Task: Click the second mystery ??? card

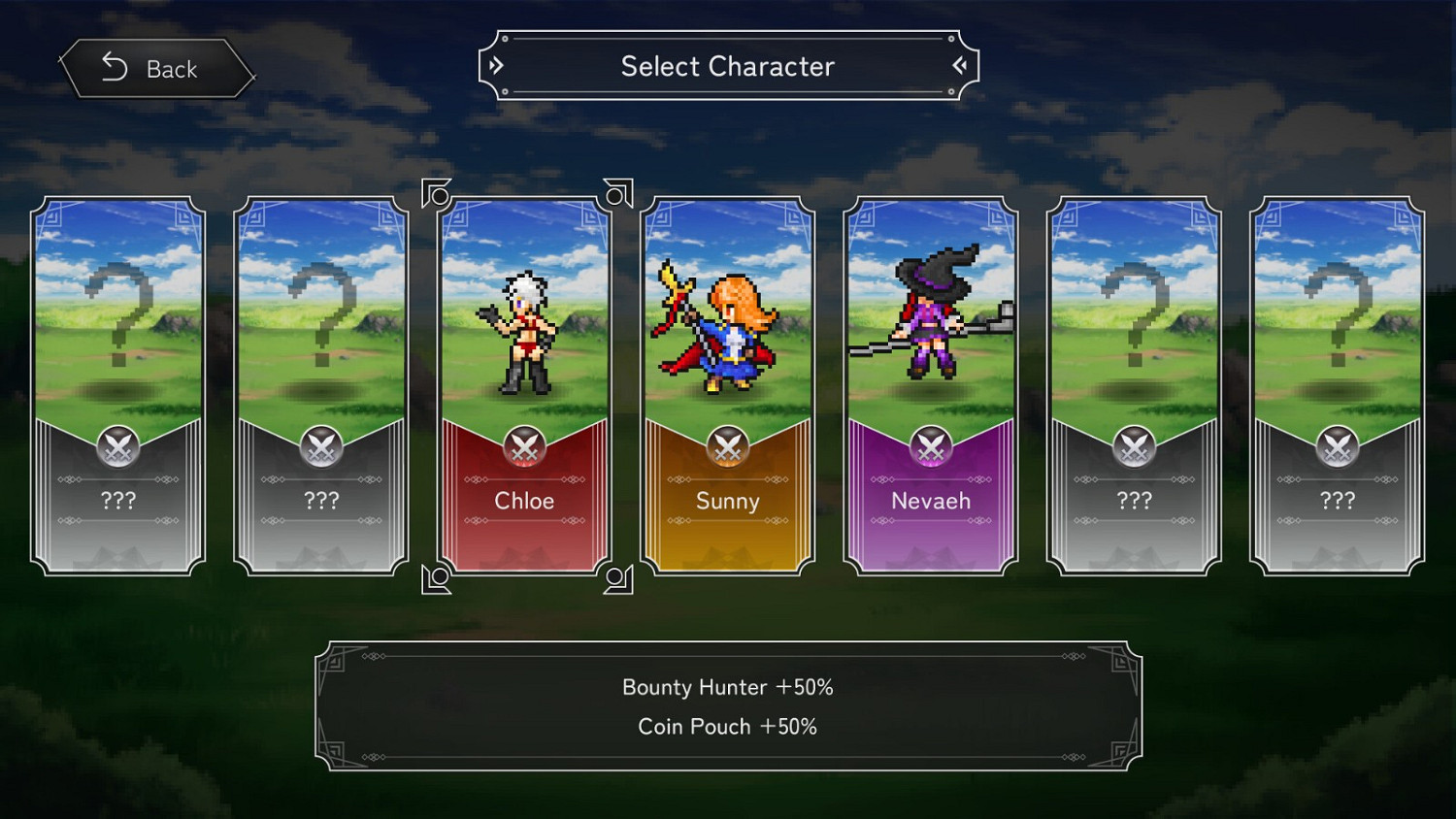Action: pyautogui.click(x=321, y=383)
